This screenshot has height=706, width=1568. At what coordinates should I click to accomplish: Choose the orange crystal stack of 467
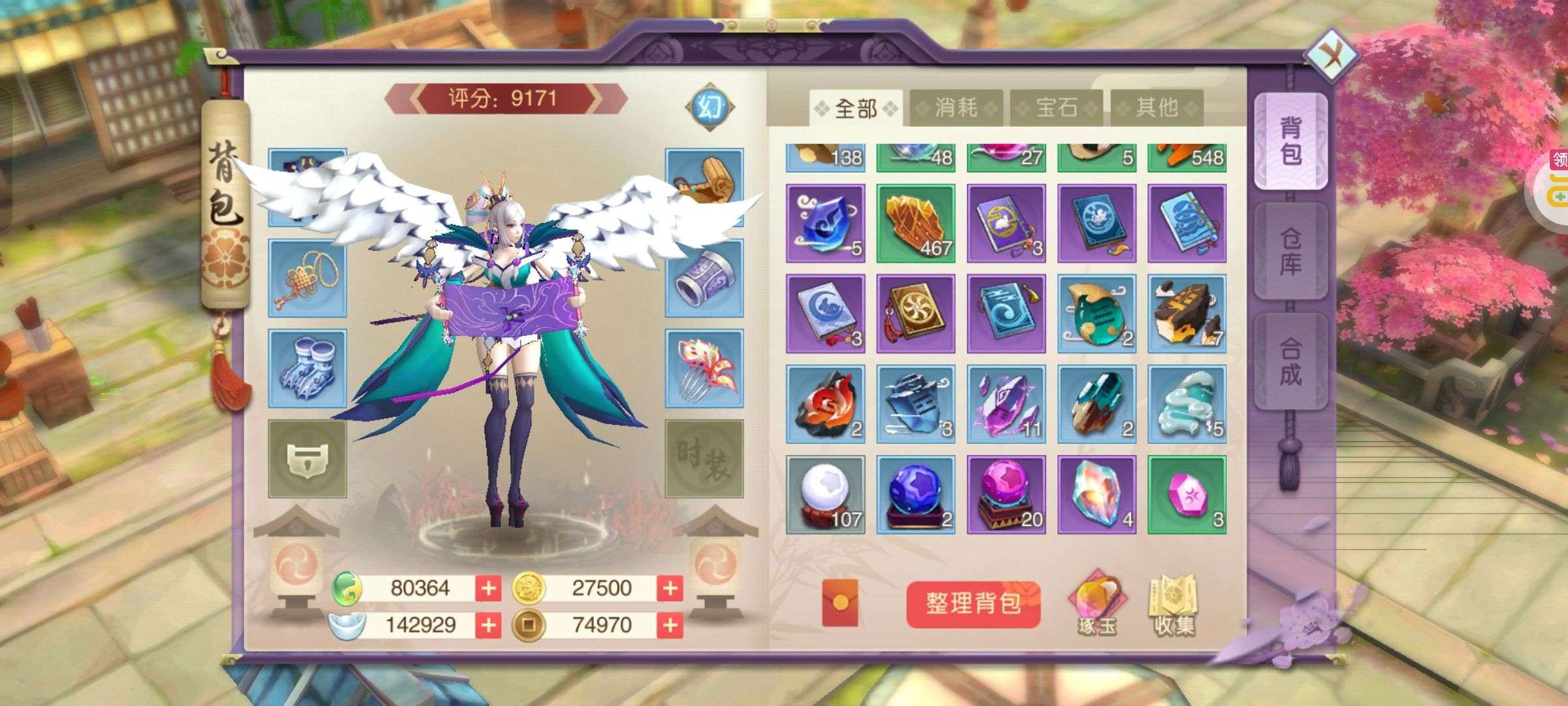(915, 223)
